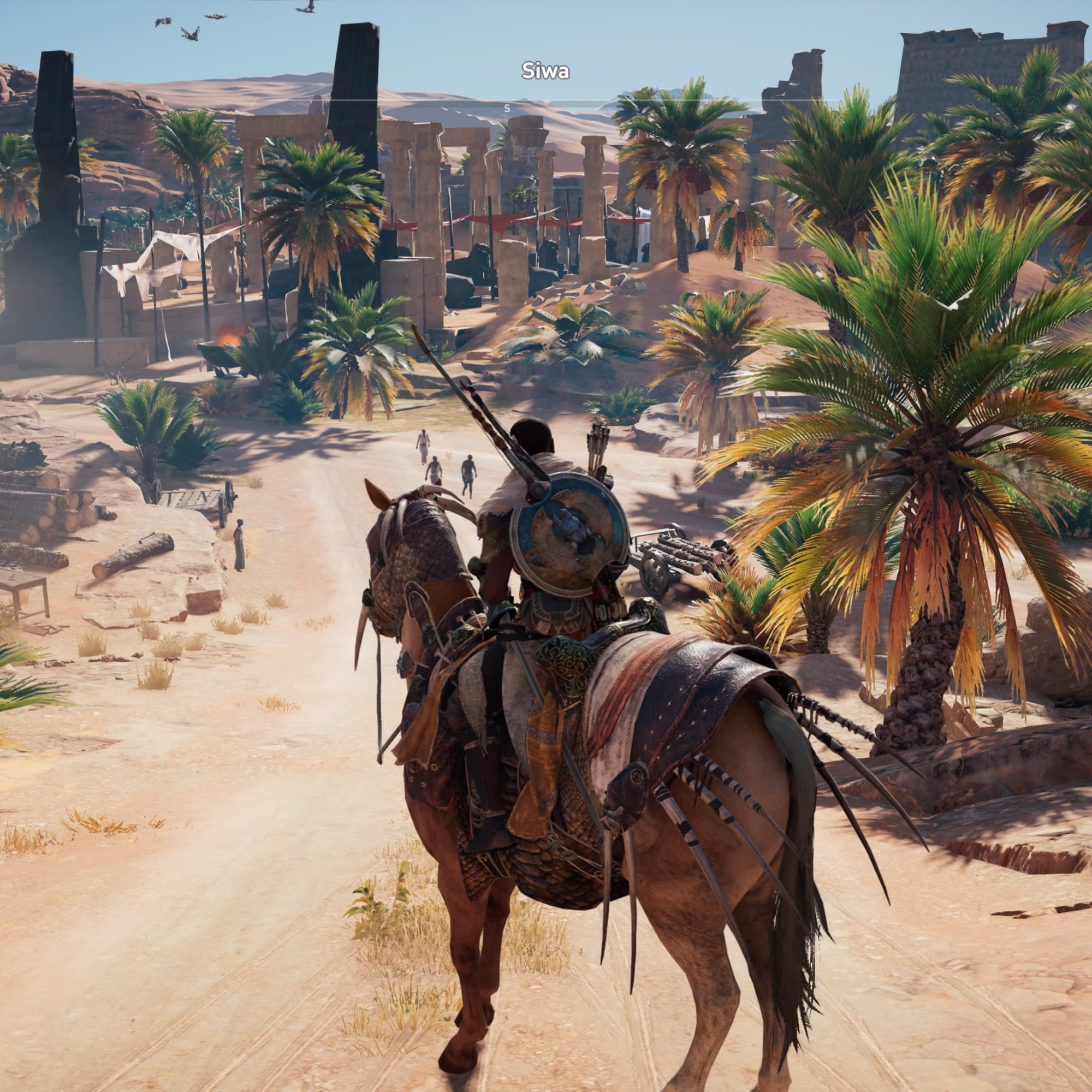Select the Siwa location label

[545, 71]
